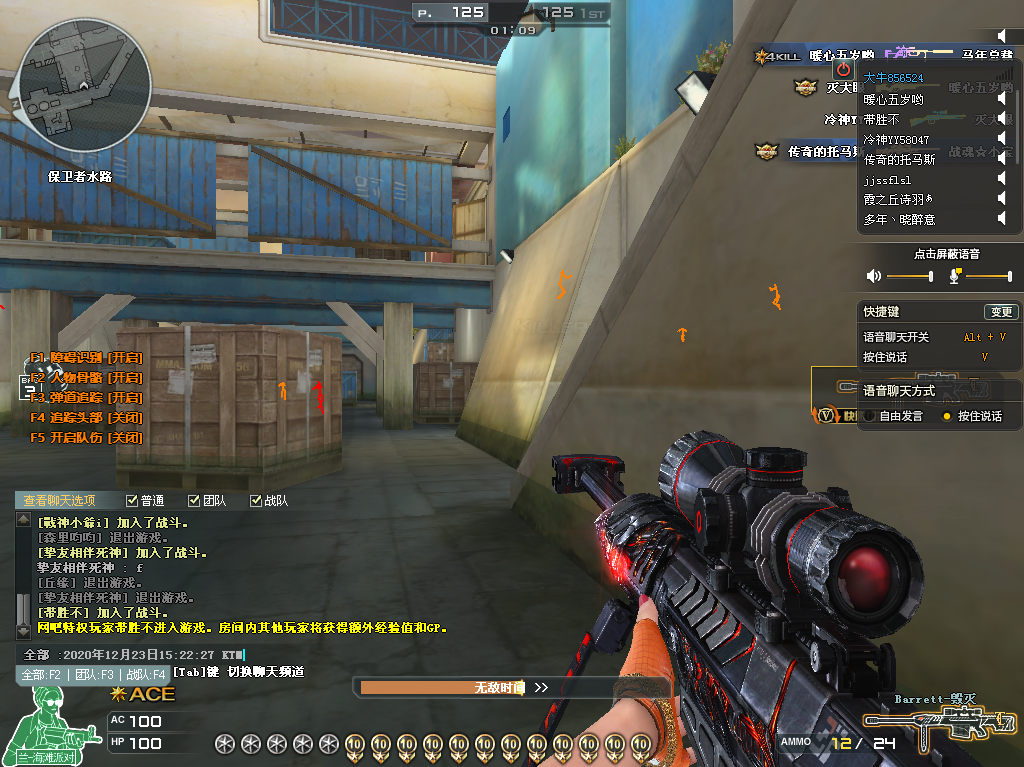Screen dimensions: 1024x767
Task: Mute voice of player 暖心五岁哟
Action: [x=1001, y=100]
